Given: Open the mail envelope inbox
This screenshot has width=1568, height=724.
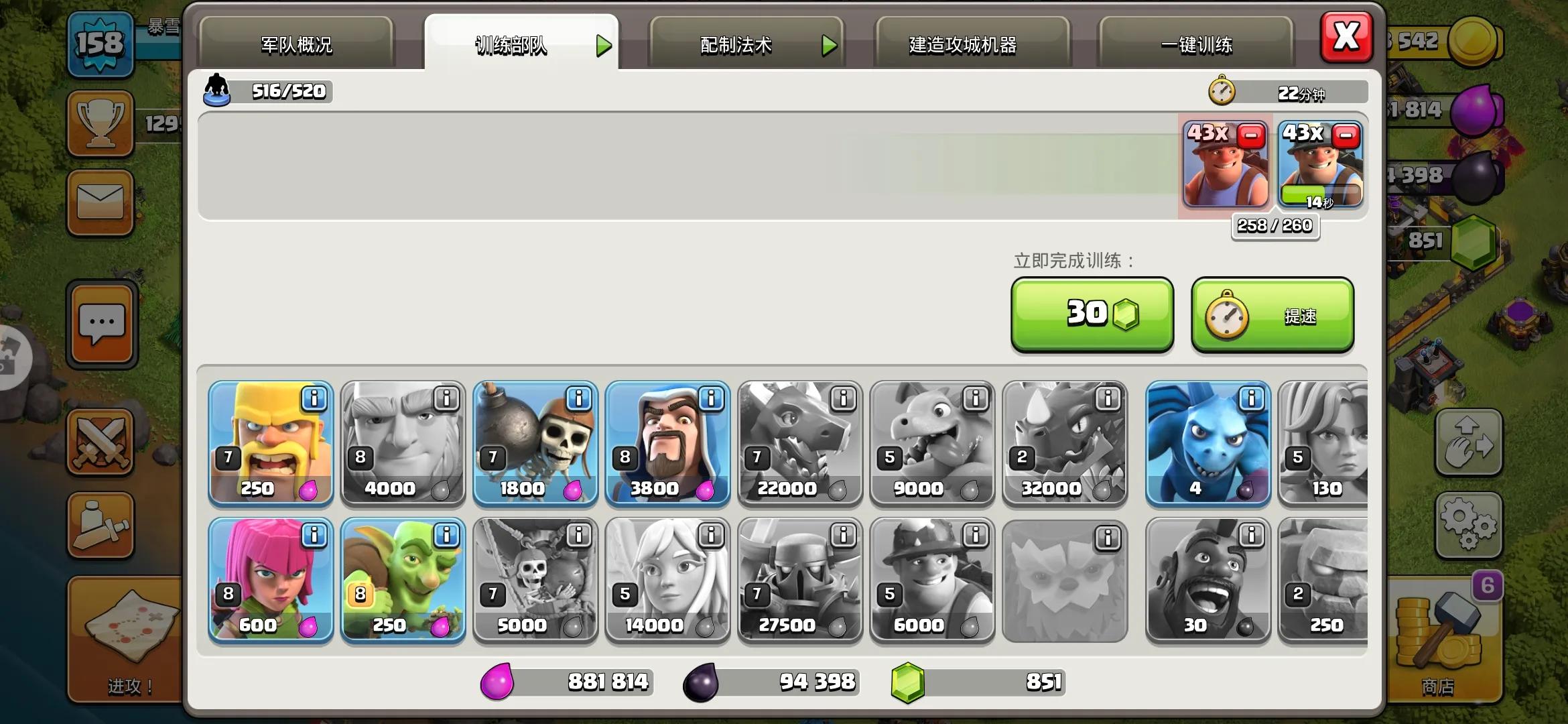Looking at the screenshot, I should click(101, 201).
